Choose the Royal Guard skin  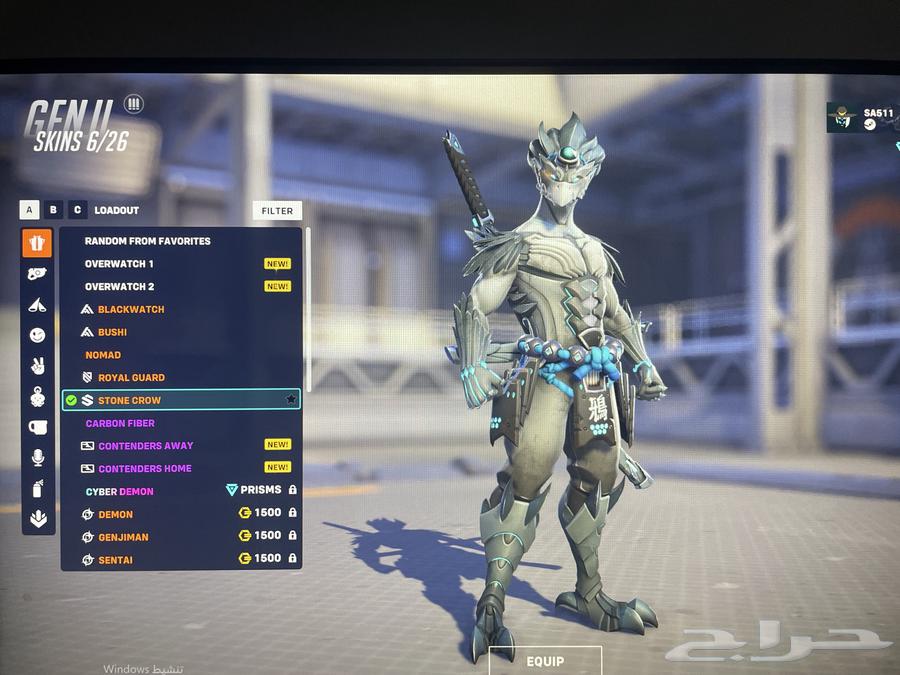coord(131,378)
